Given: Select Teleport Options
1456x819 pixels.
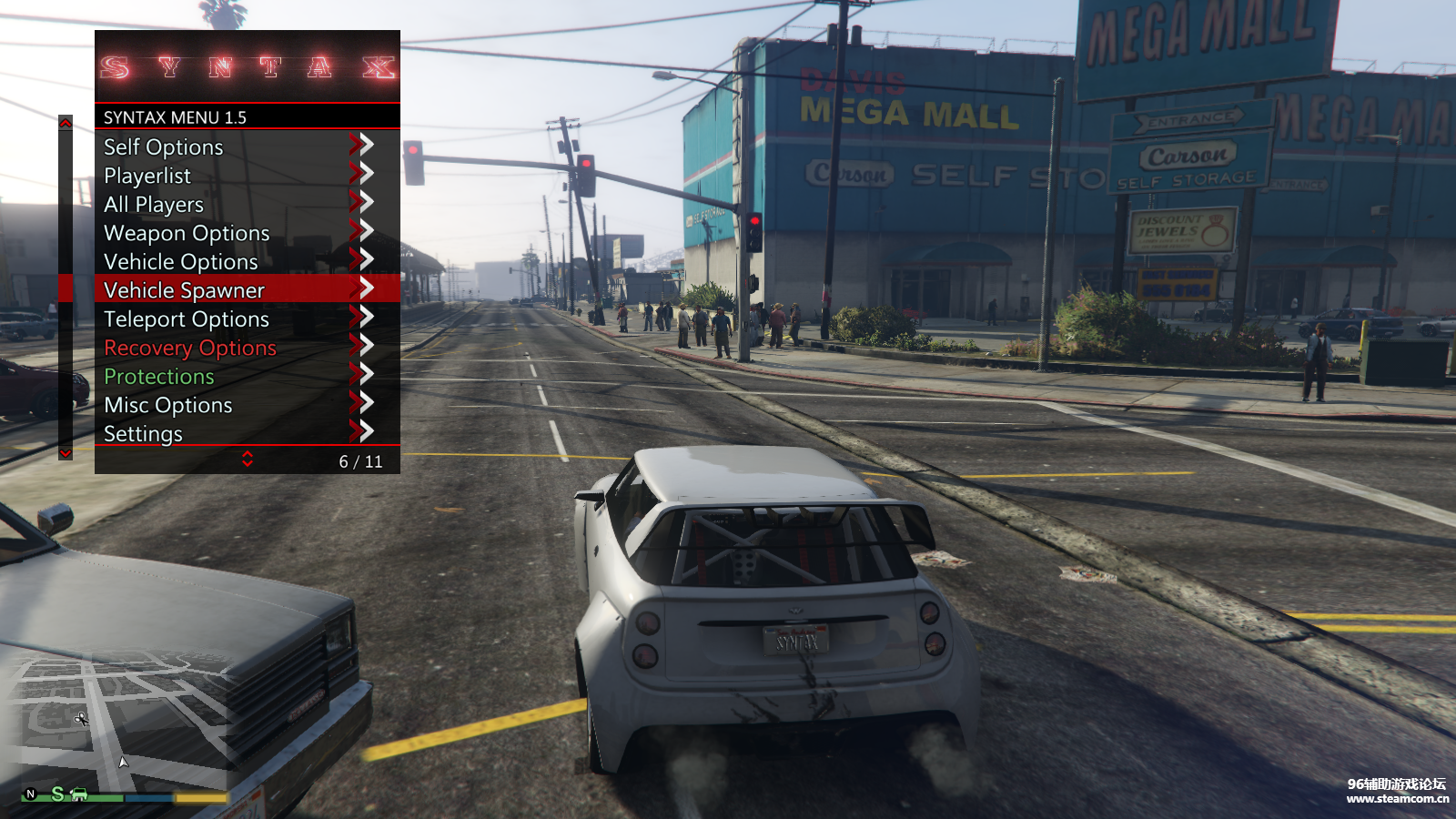Looking at the screenshot, I should pyautogui.click(x=187, y=319).
